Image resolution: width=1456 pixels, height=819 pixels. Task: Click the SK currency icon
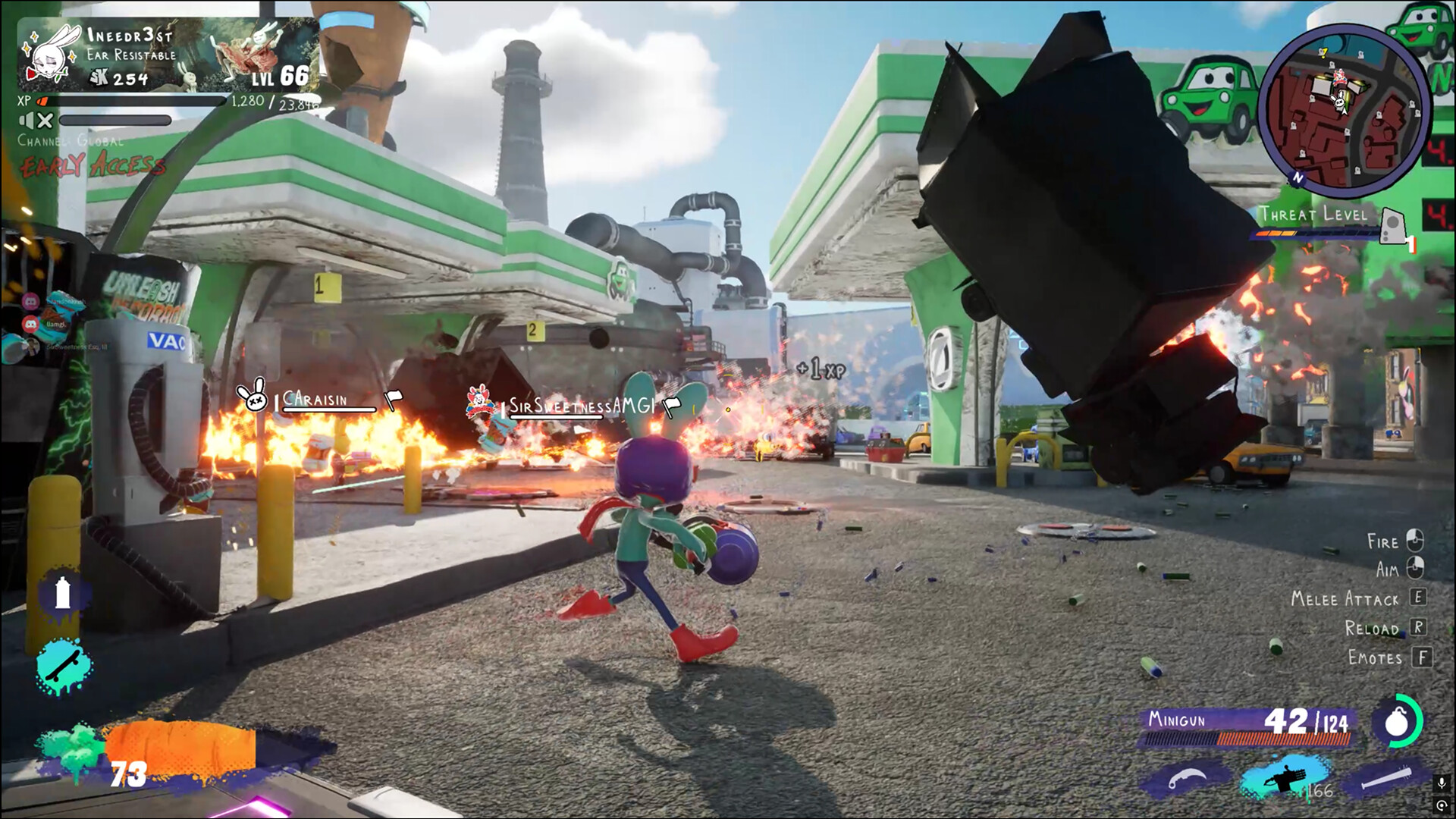click(99, 77)
